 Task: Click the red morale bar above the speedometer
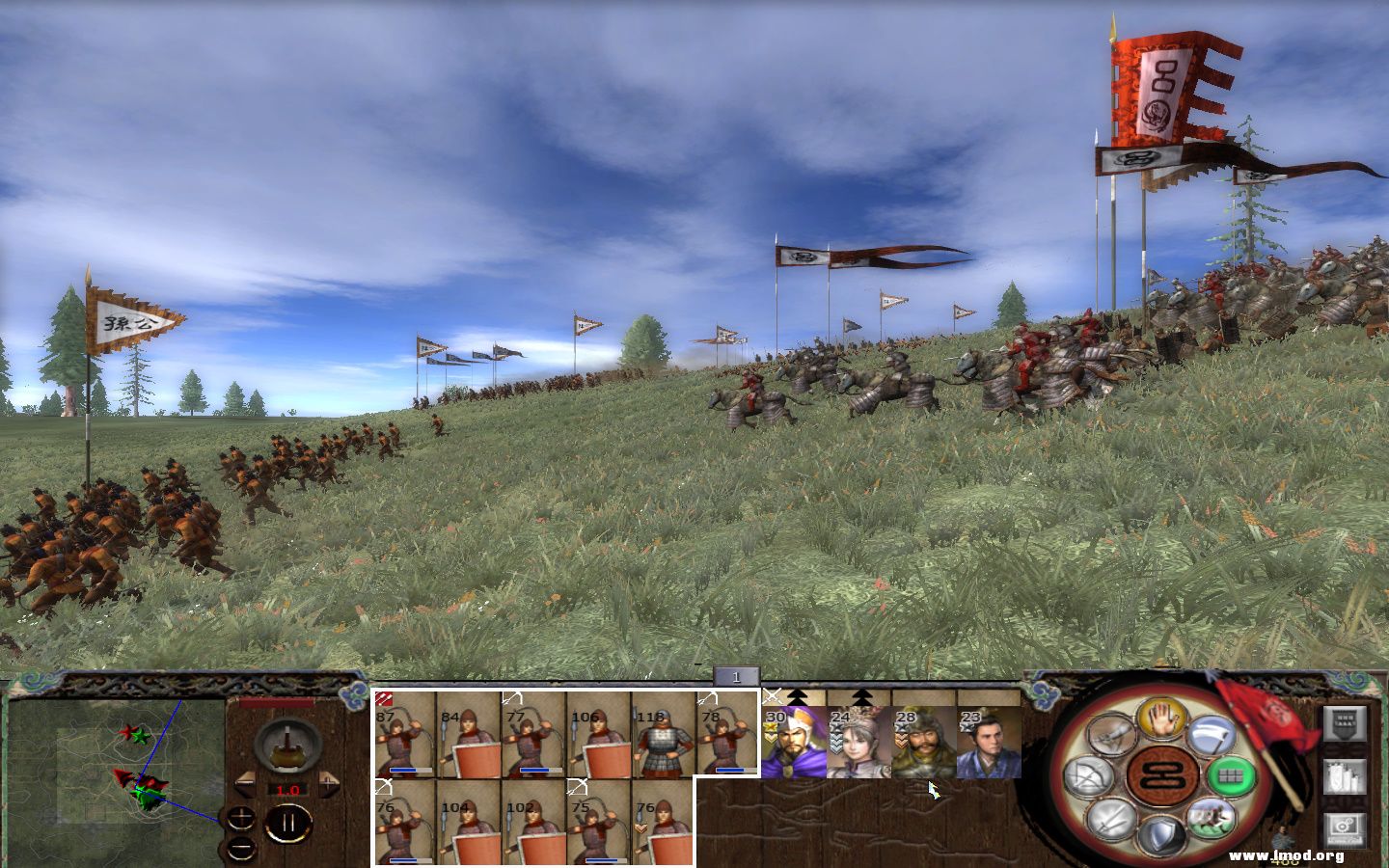[x=276, y=701]
